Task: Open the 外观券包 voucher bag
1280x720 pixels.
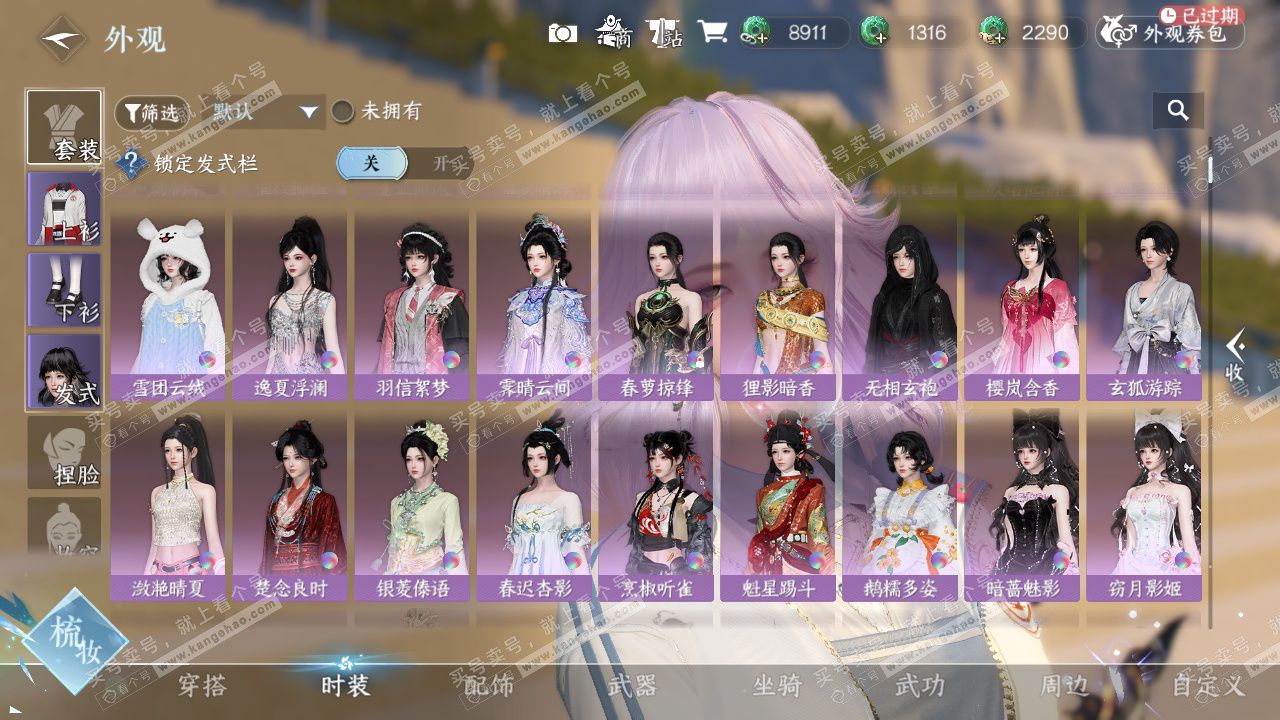Action: point(1171,33)
